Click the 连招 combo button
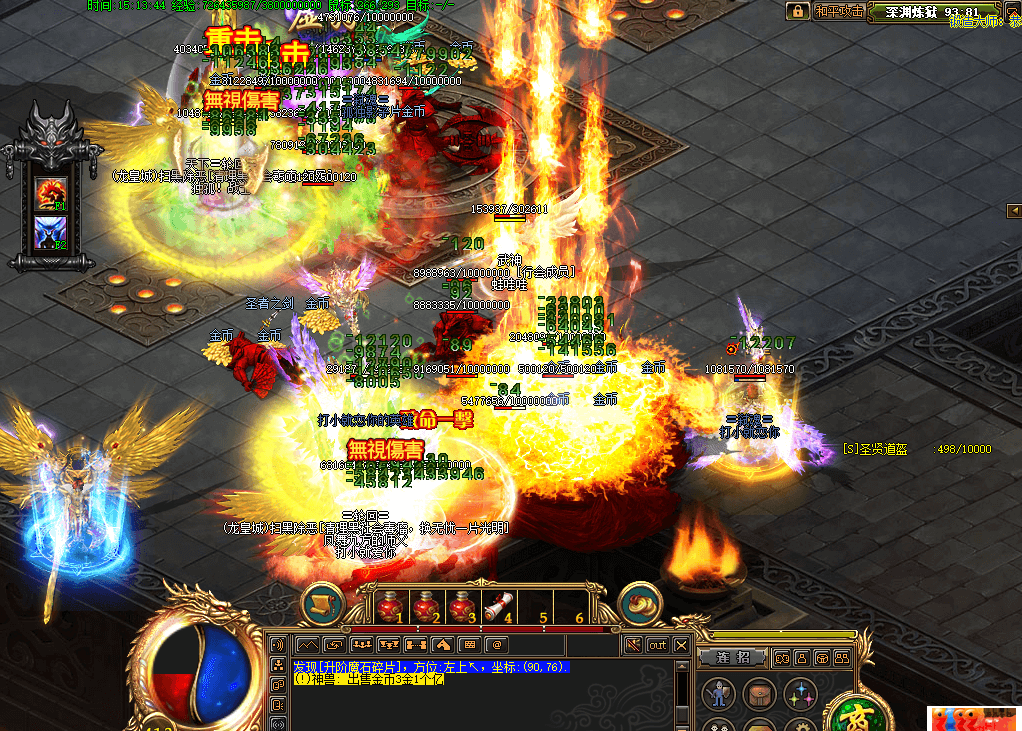 [x=733, y=658]
